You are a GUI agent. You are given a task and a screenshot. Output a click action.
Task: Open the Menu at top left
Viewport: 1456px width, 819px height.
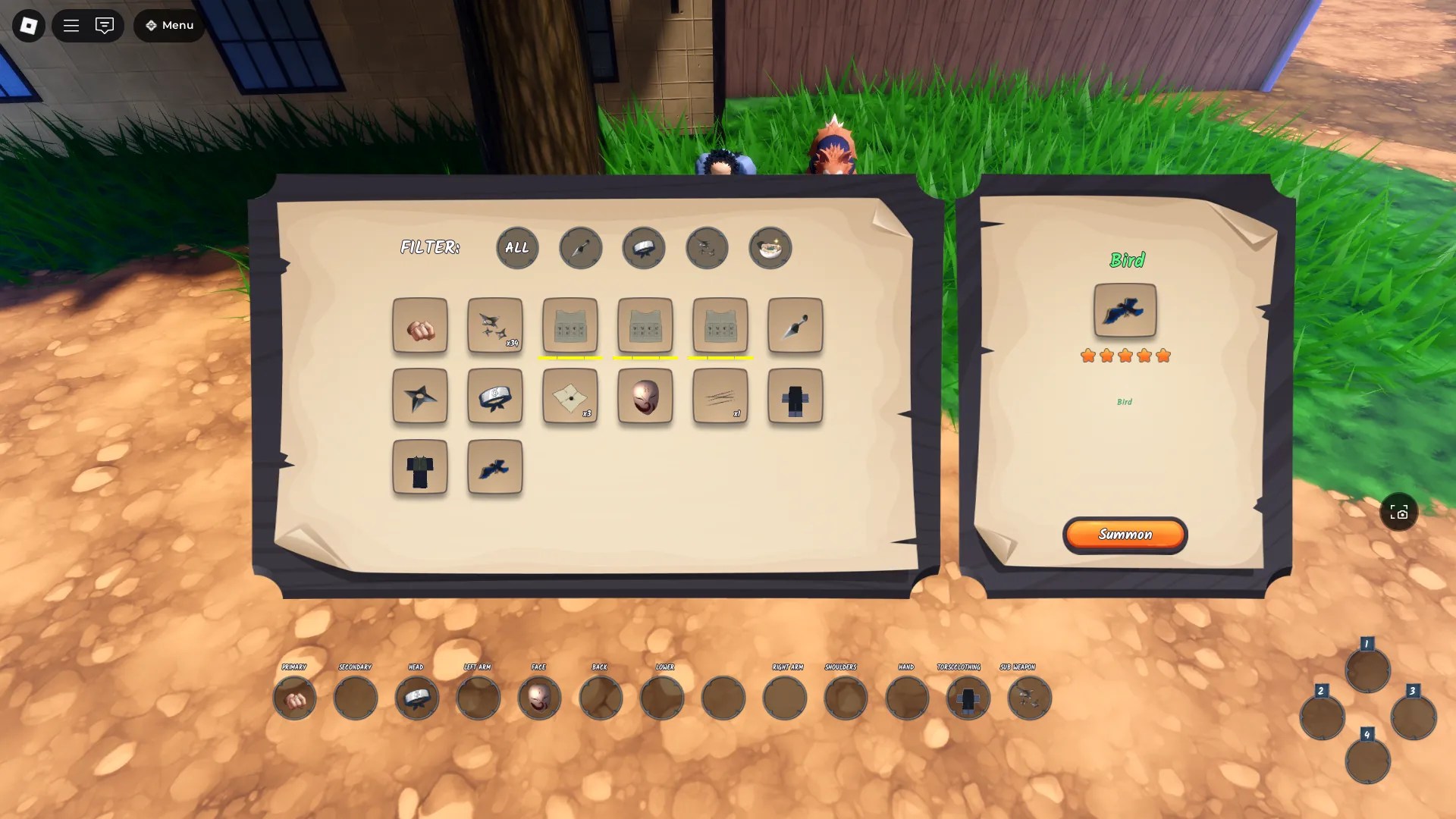pos(168,25)
